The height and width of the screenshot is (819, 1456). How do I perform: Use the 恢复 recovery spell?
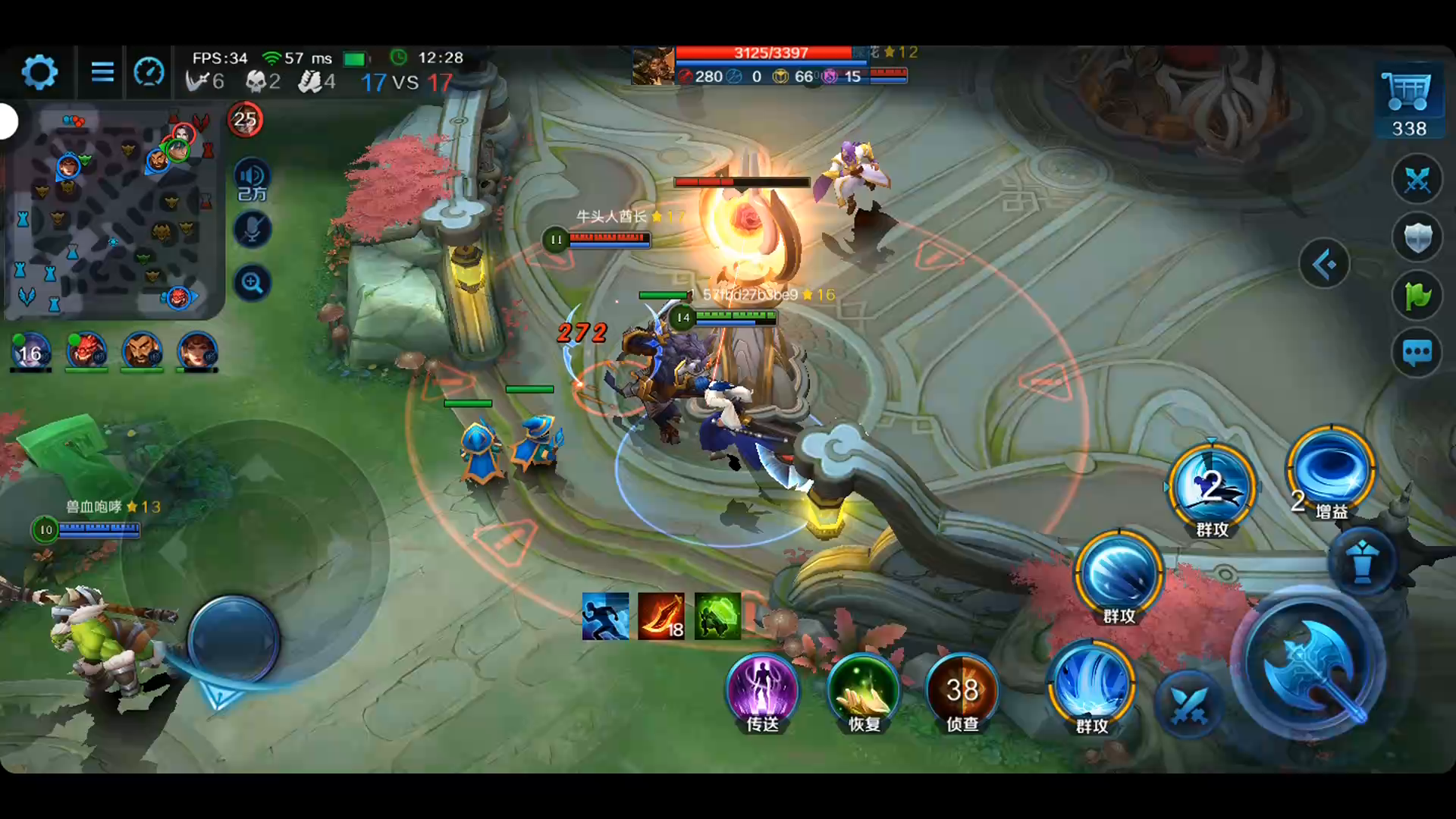[864, 690]
